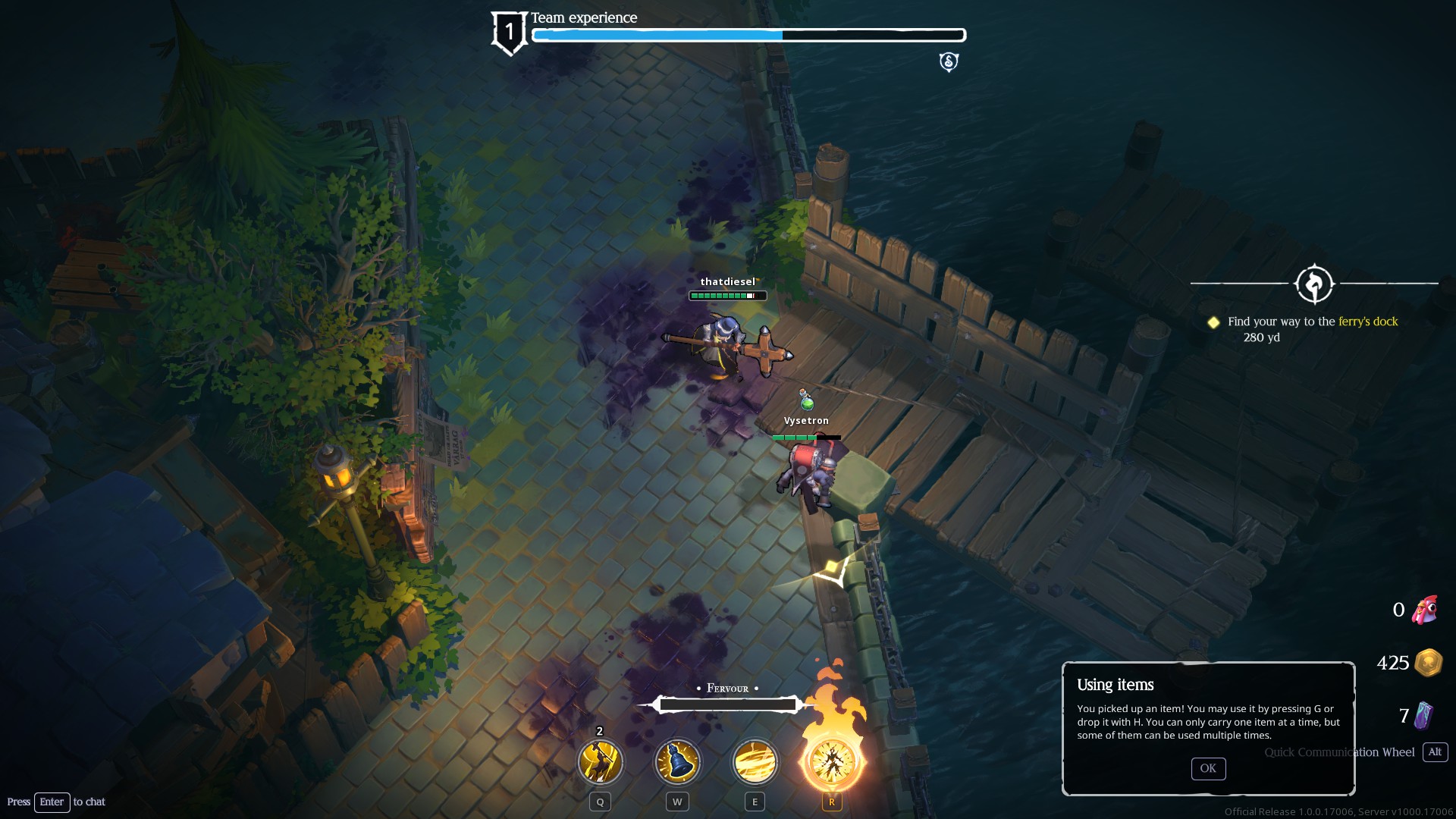The image size is (1456, 819).
Task: Click the chicken currency icon
Action: pyautogui.click(x=1426, y=609)
